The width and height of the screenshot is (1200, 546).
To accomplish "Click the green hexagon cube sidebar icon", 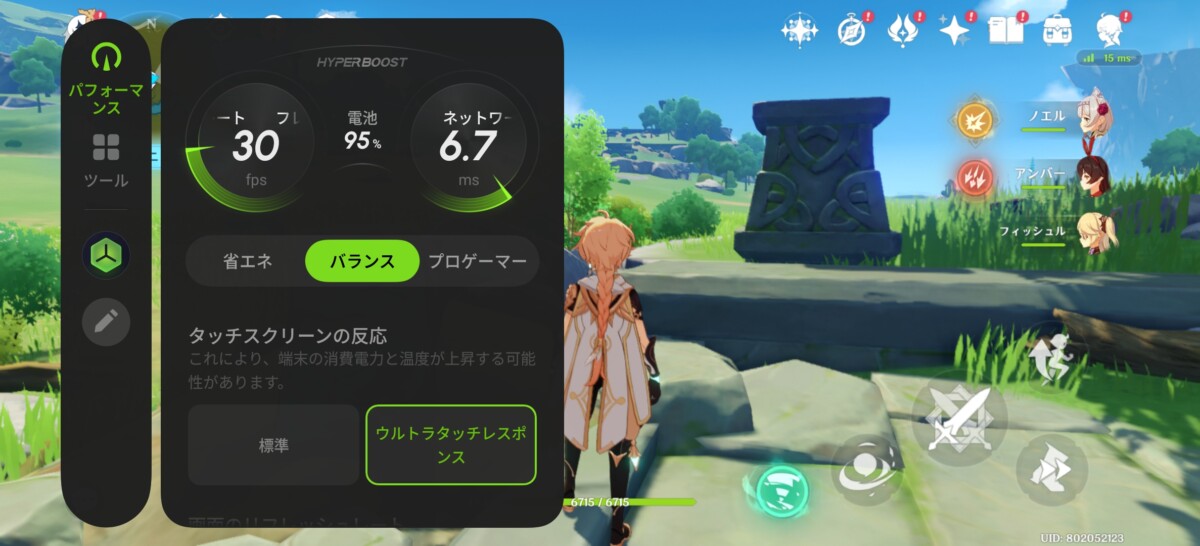I will coord(106,255).
